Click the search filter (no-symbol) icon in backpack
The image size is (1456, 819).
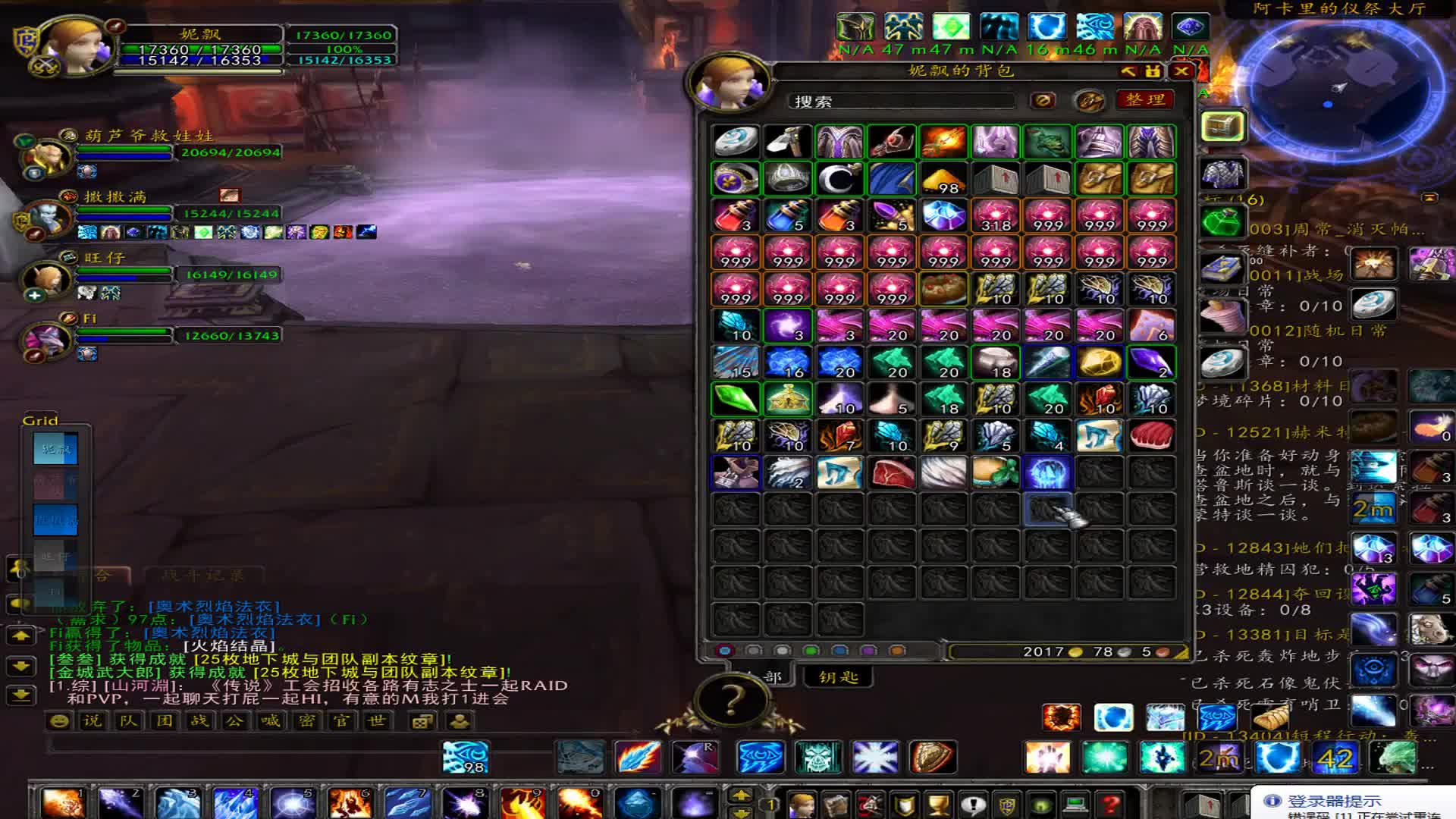[x=1041, y=99]
